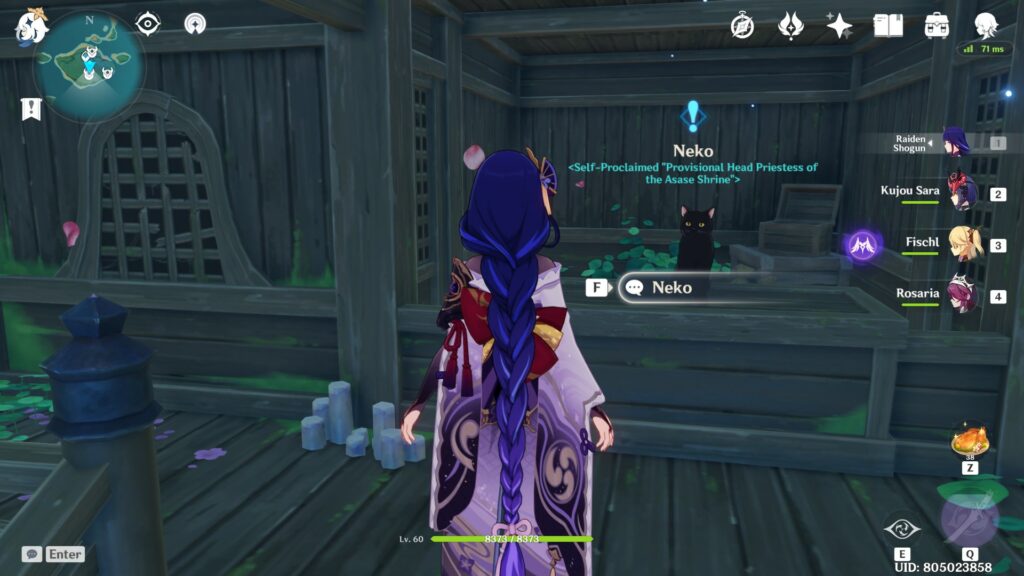Open the compass Events icon

pyautogui.click(x=742, y=26)
